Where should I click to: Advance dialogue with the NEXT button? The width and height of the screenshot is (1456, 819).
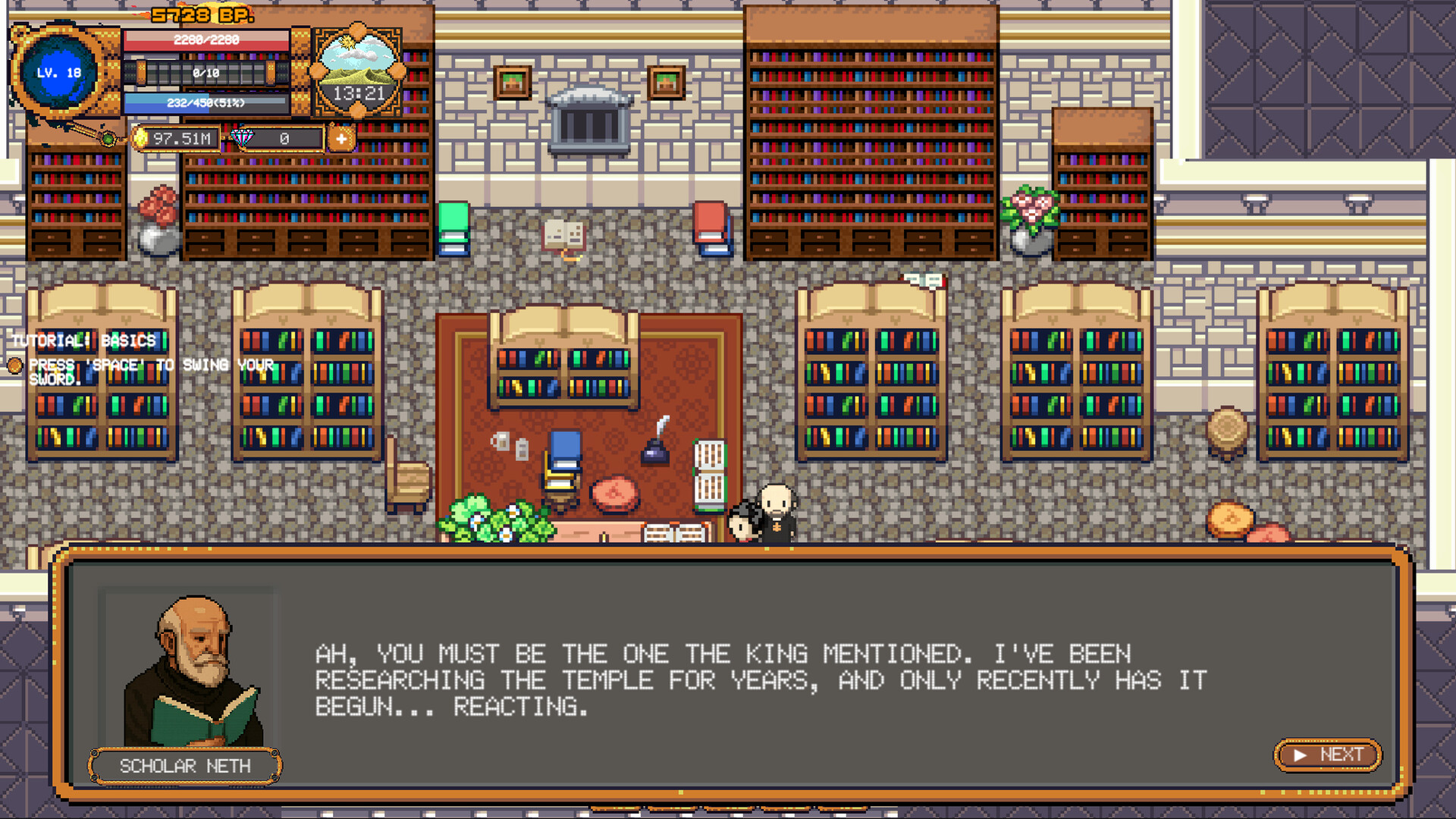click(x=1327, y=755)
